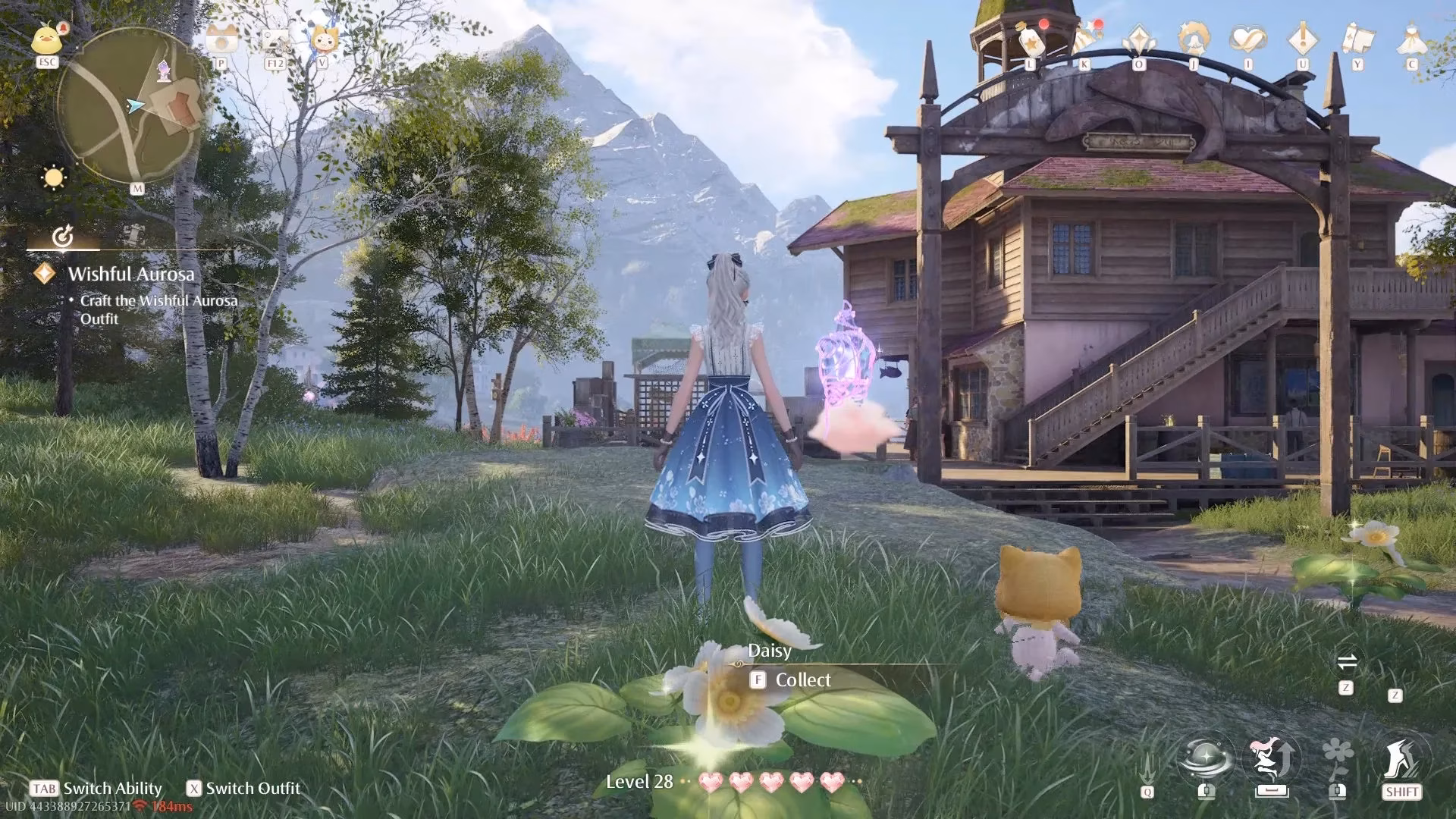Open the circular minimap
Viewport: 1456px width, 819px height.
click(133, 106)
